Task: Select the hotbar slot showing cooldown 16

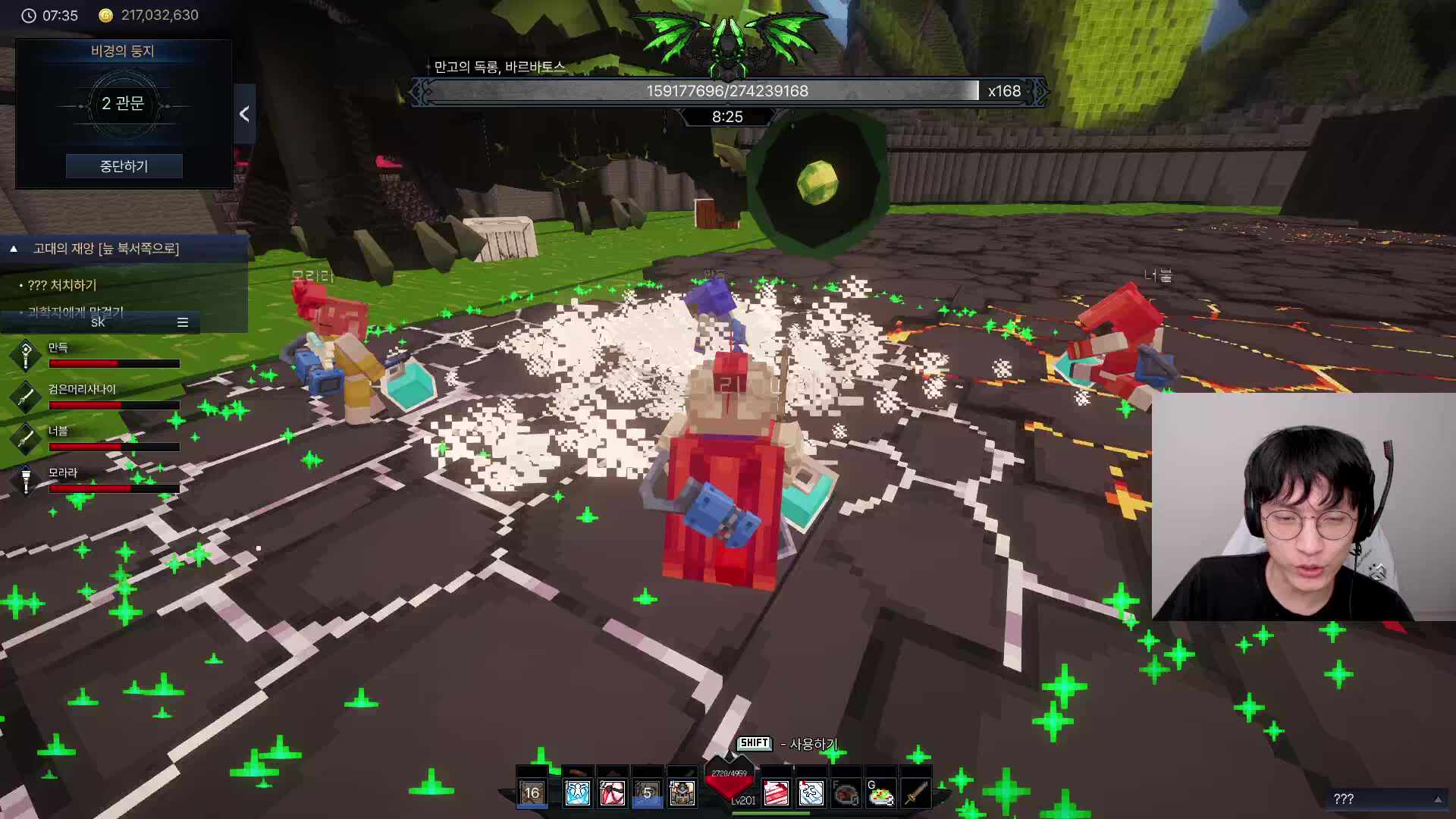Action: (x=532, y=793)
